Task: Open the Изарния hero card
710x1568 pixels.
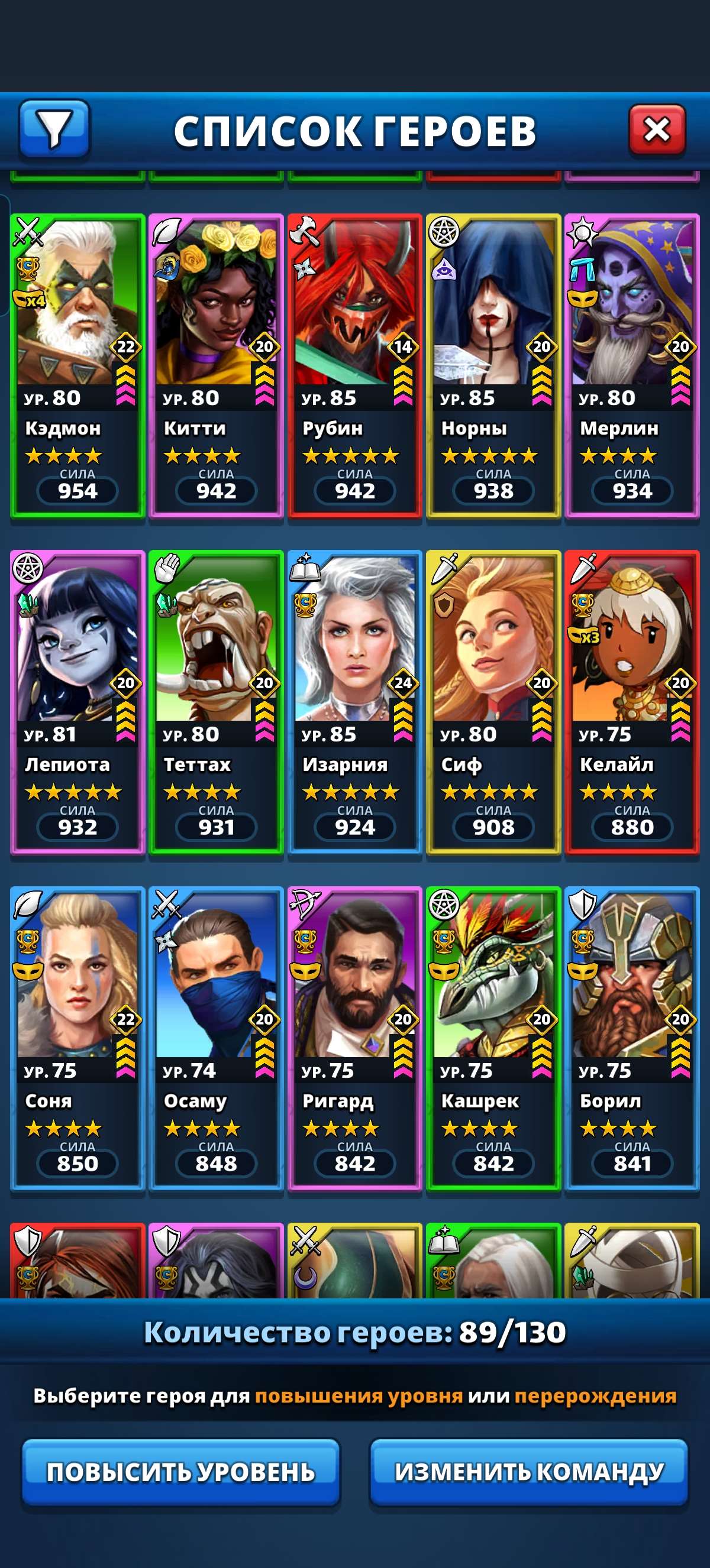Action: pos(355,702)
